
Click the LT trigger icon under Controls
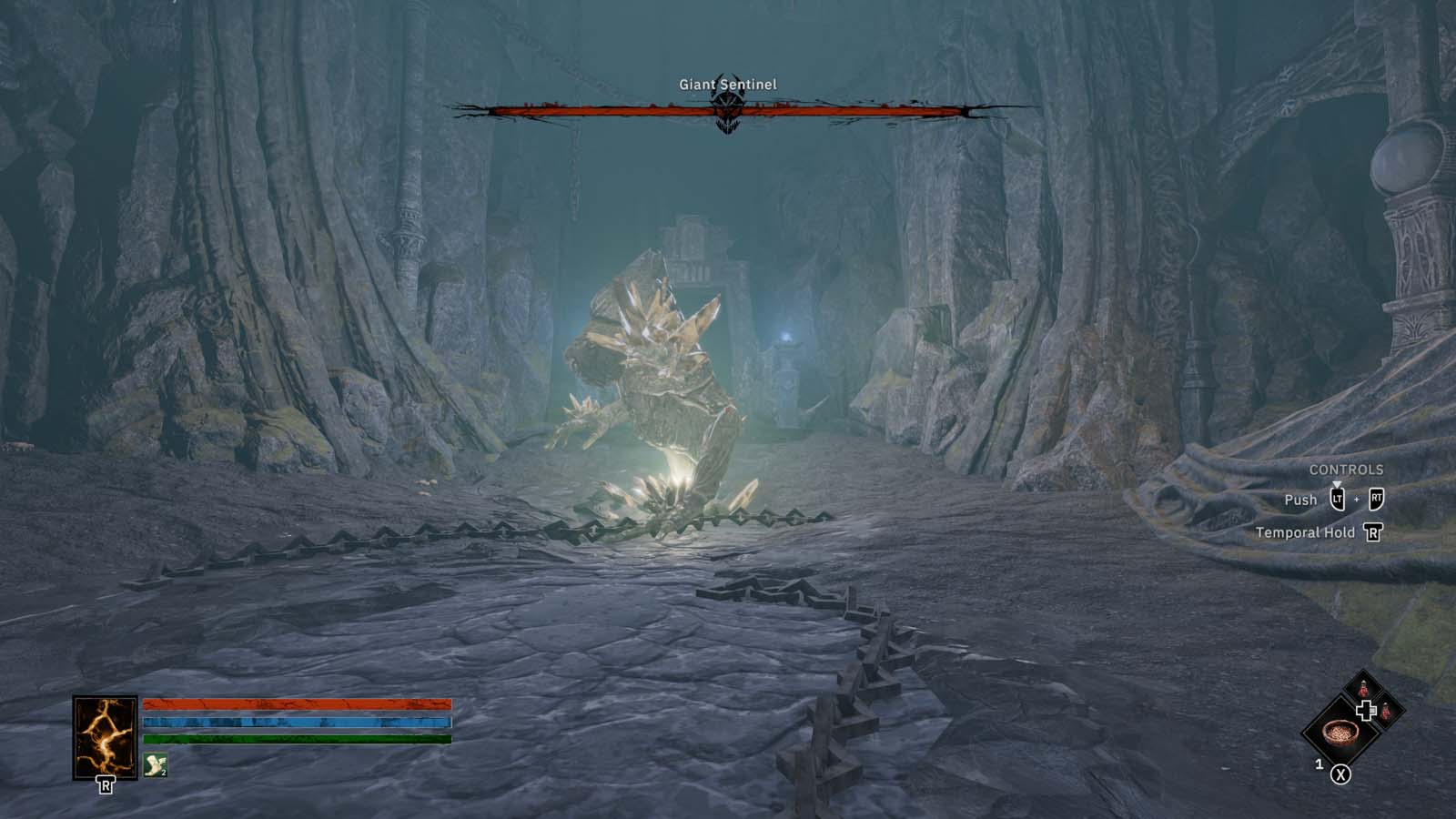(x=1338, y=500)
